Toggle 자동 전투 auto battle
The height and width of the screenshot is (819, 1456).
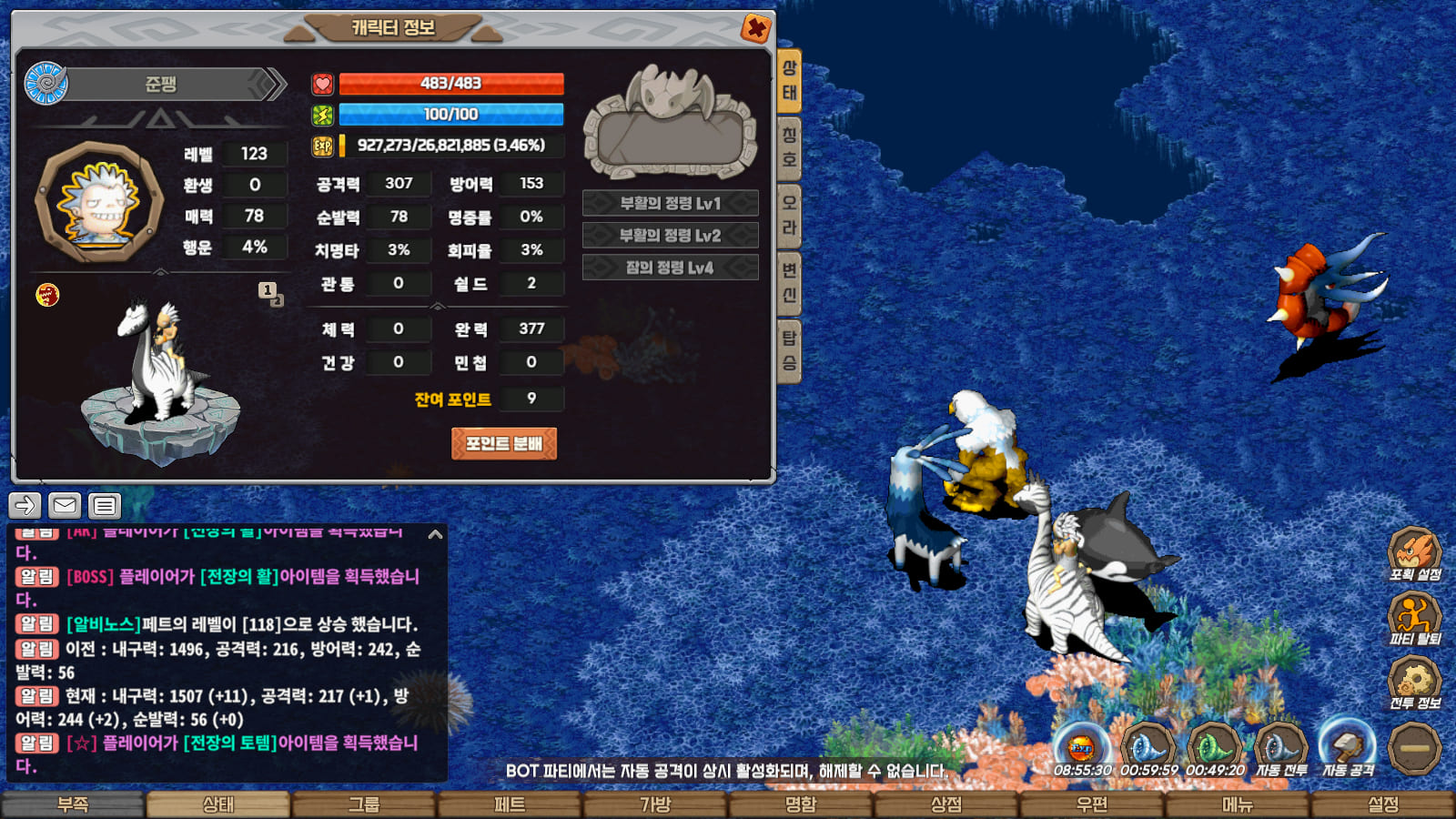(x=1281, y=748)
